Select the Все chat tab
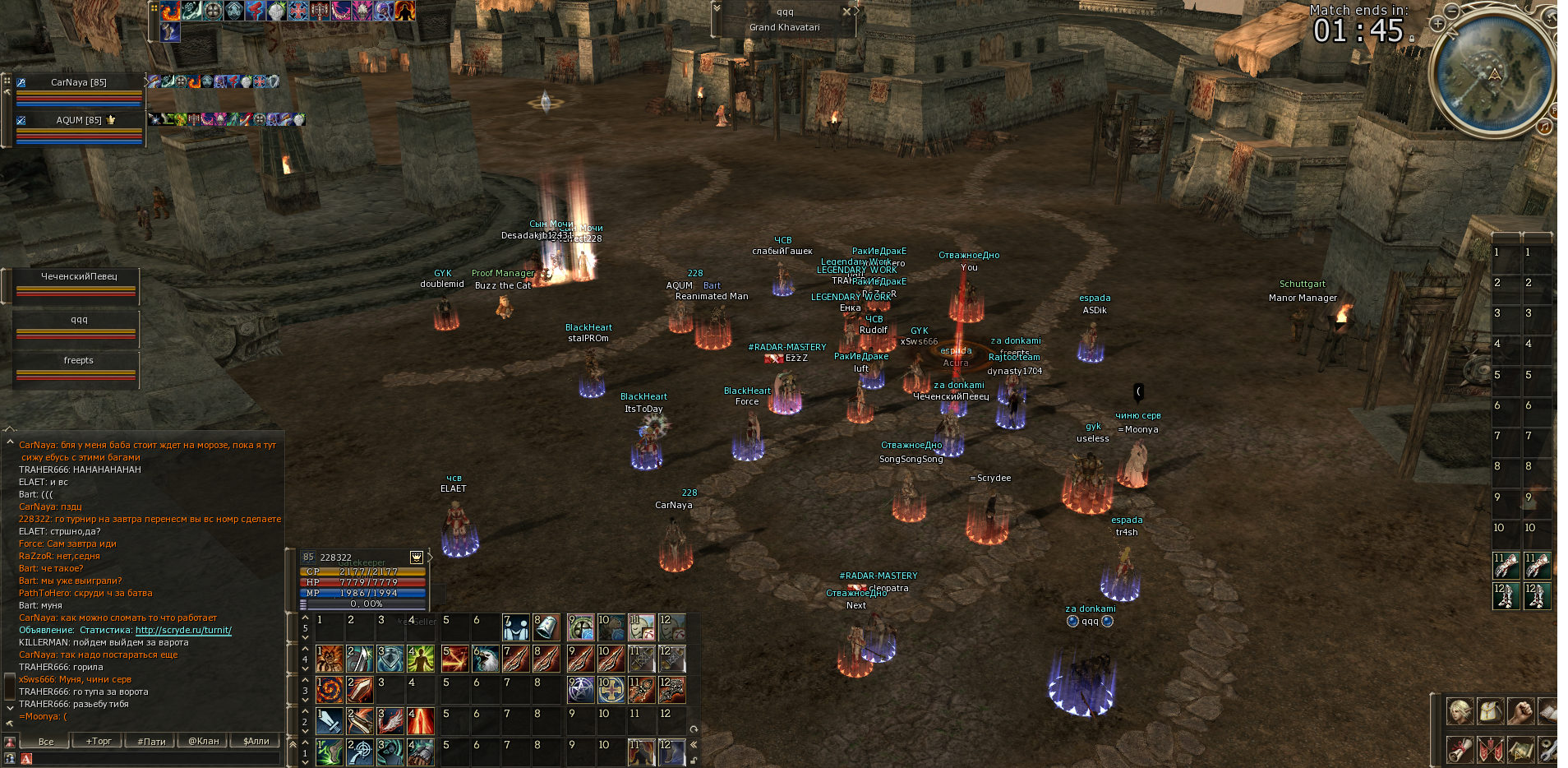Image resolution: width=1568 pixels, height=768 pixels. (46, 741)
